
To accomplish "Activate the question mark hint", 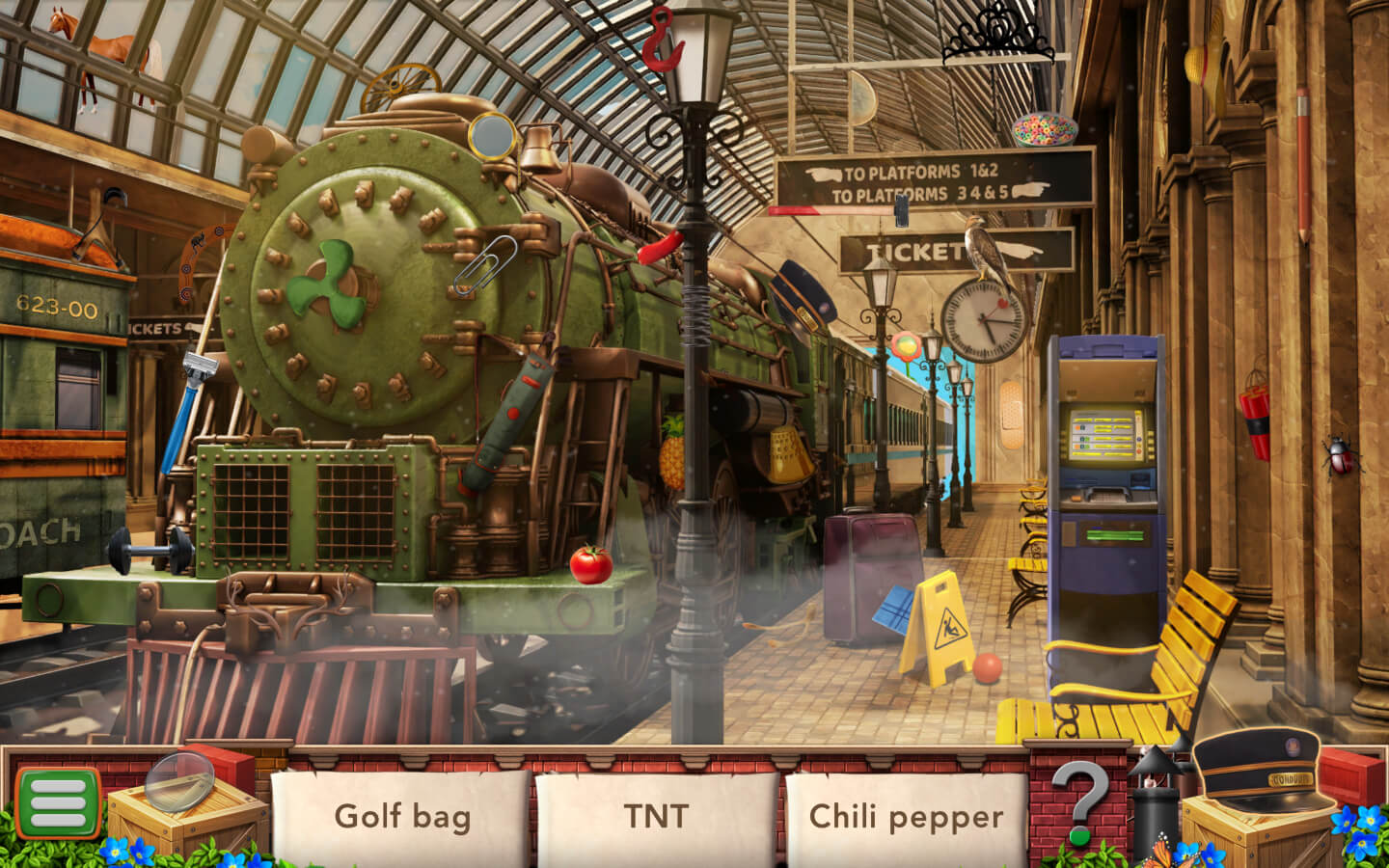I will pos(1079,800).
